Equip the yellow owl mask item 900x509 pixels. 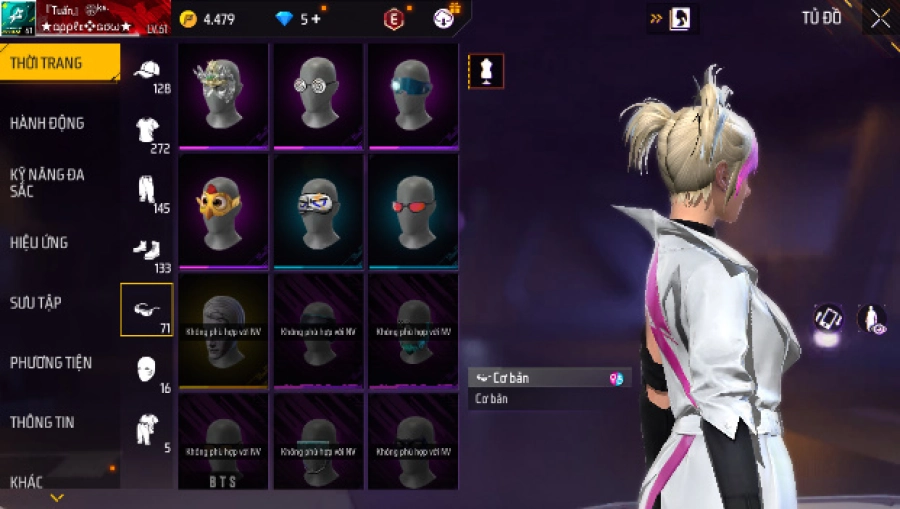click(223, 209)
